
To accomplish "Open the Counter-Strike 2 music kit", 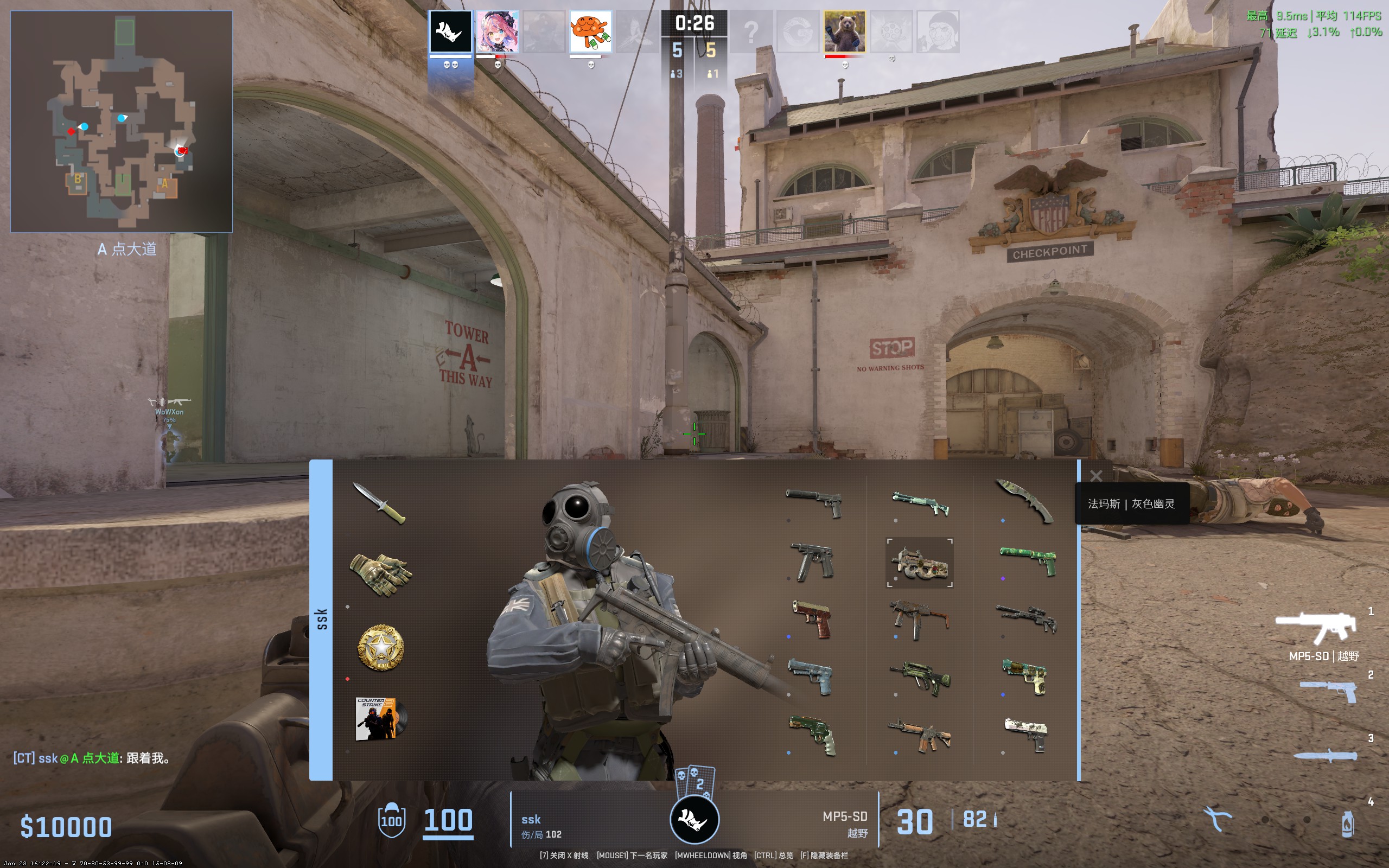I will [380, 719].
